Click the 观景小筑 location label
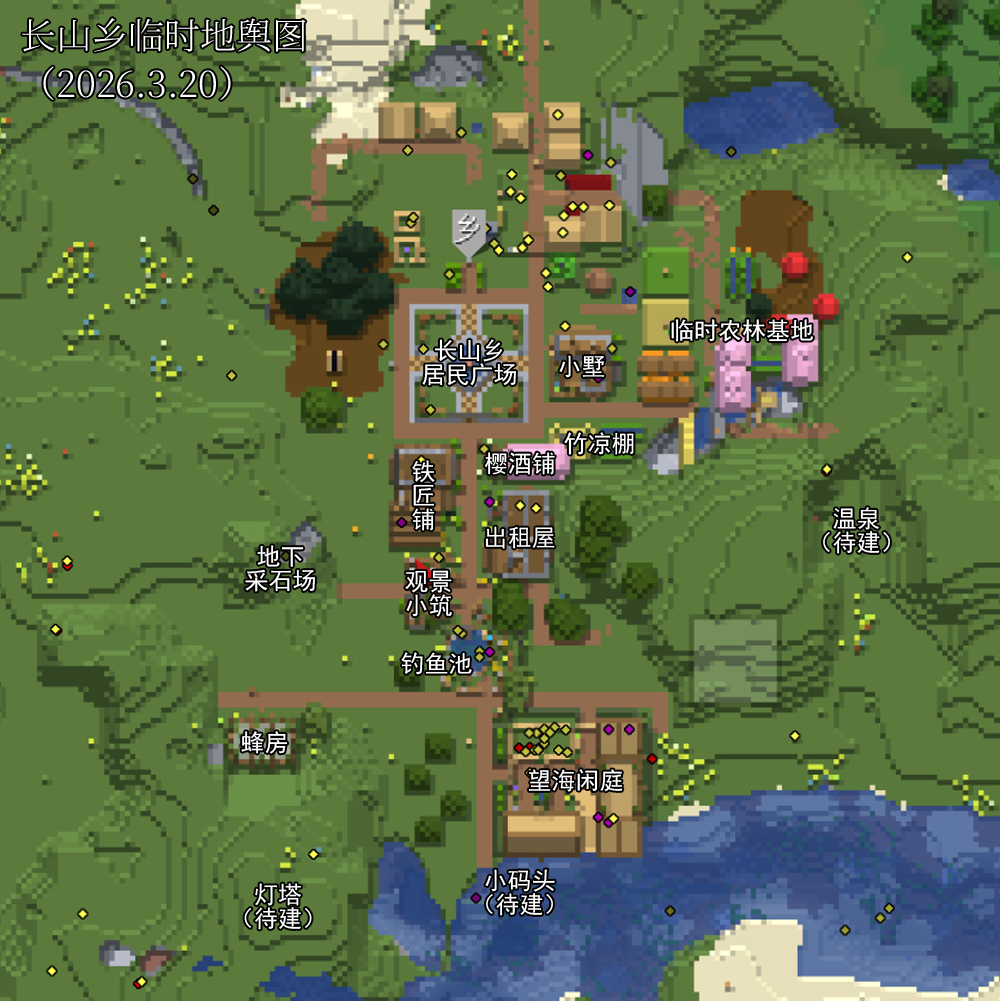This screenshot has width=1000, height=1001. click(428, 593)
